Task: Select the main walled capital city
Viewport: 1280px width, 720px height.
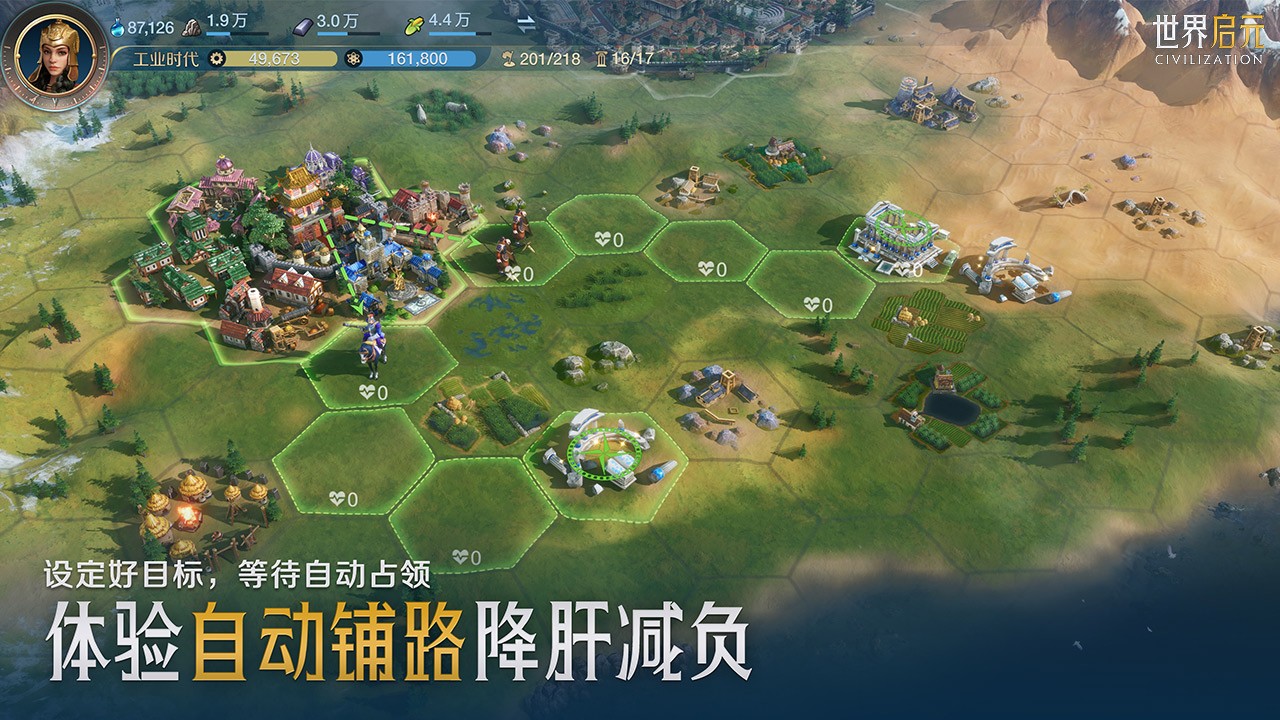Action: pyautogui.click(x=300, y=240)
